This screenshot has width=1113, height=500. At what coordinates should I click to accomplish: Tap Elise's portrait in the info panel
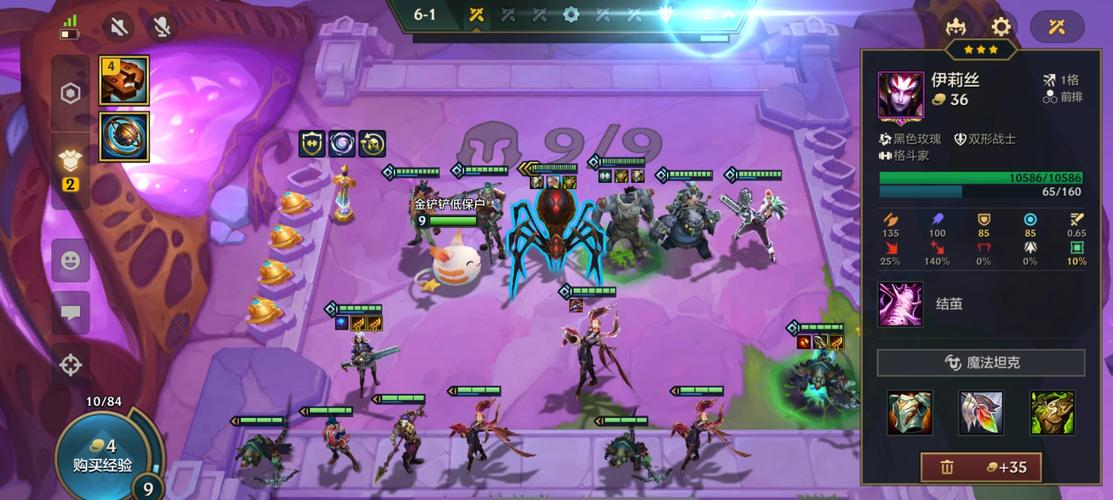point(901,95)
